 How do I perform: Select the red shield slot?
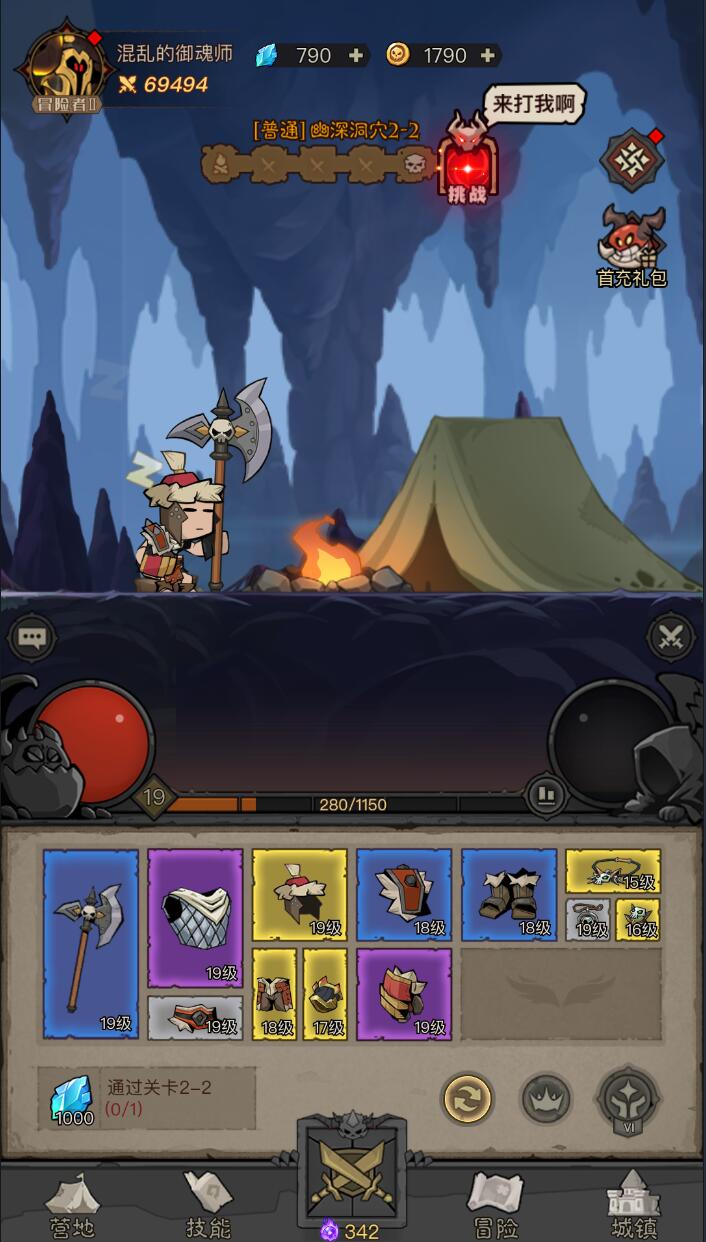[404, 895]
